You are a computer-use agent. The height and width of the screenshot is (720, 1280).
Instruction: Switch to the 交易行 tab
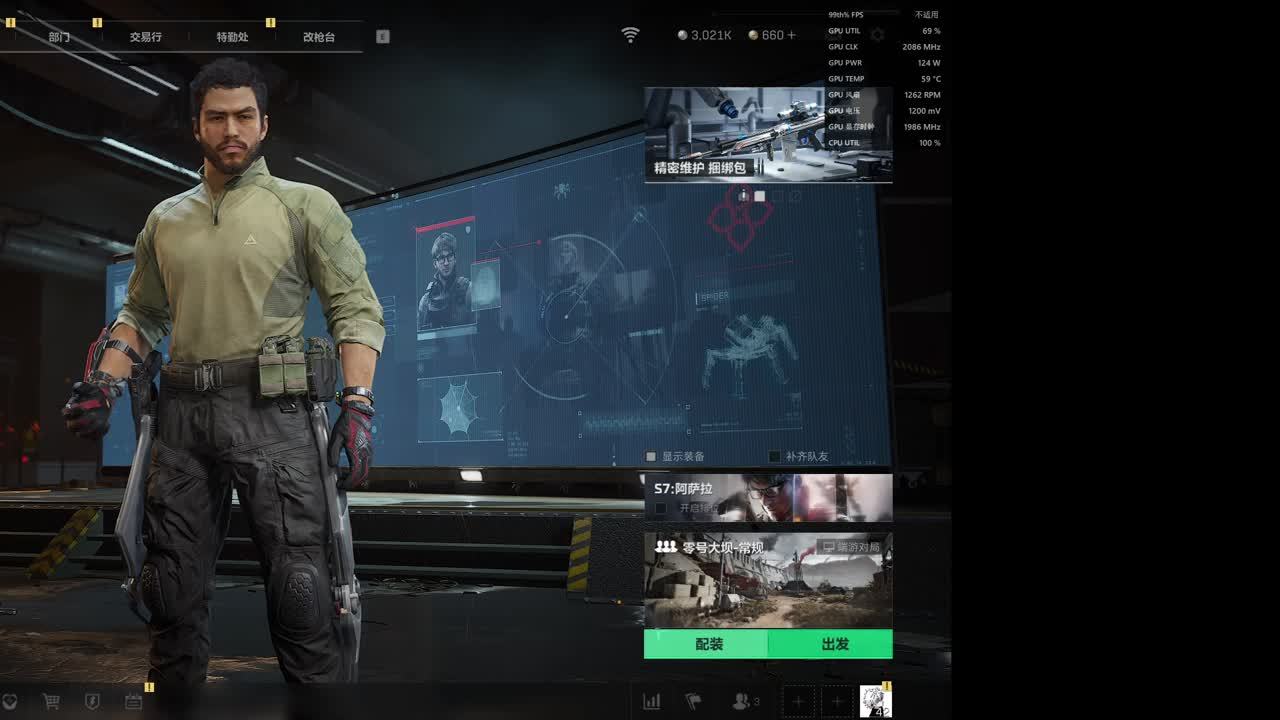145,37
